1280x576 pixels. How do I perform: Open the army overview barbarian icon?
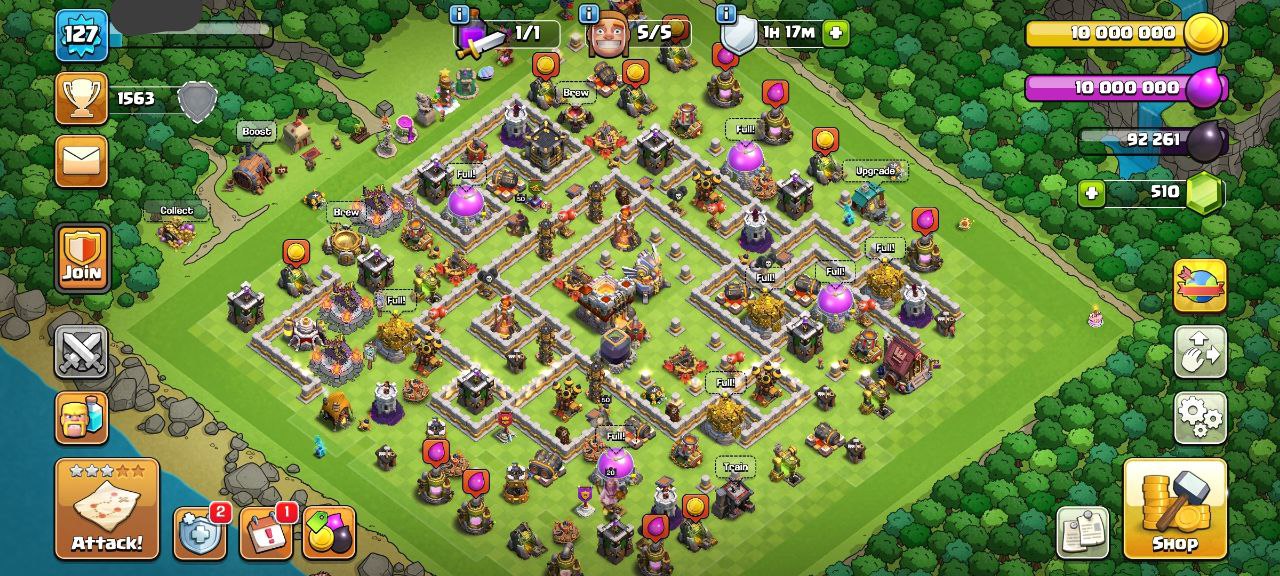(x=82, y=417)
